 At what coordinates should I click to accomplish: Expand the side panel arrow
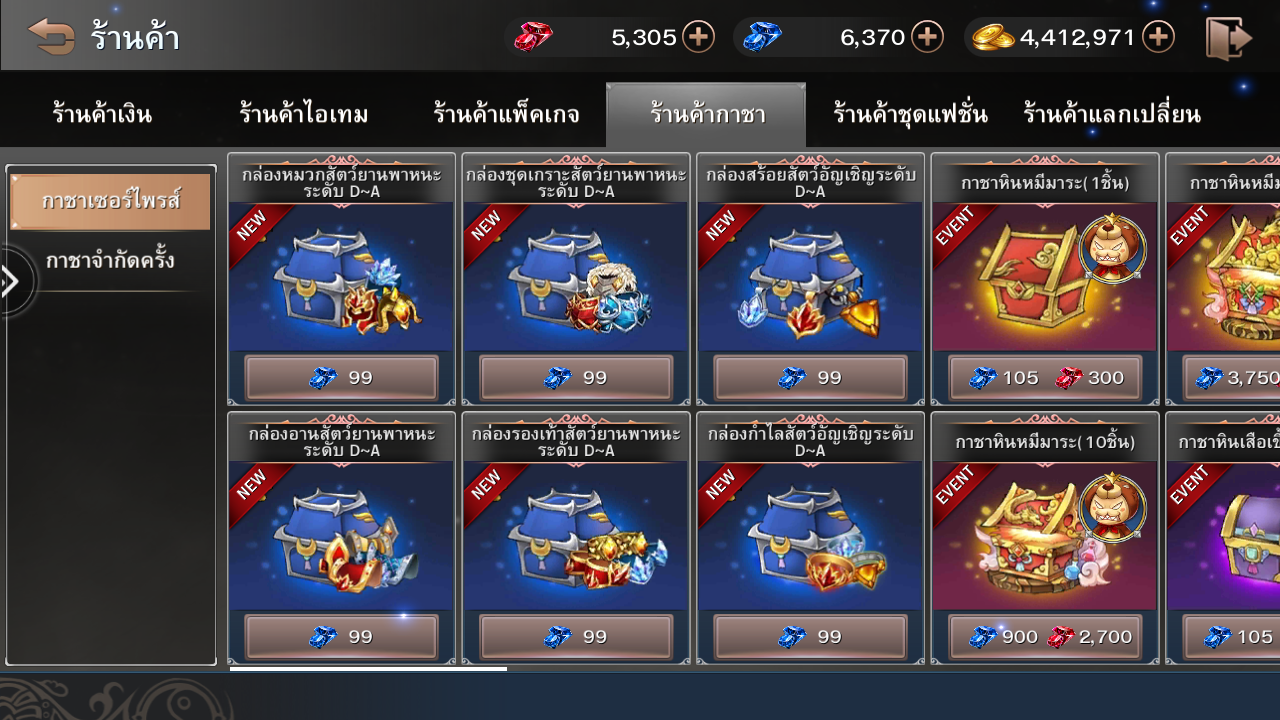(12, 282)
